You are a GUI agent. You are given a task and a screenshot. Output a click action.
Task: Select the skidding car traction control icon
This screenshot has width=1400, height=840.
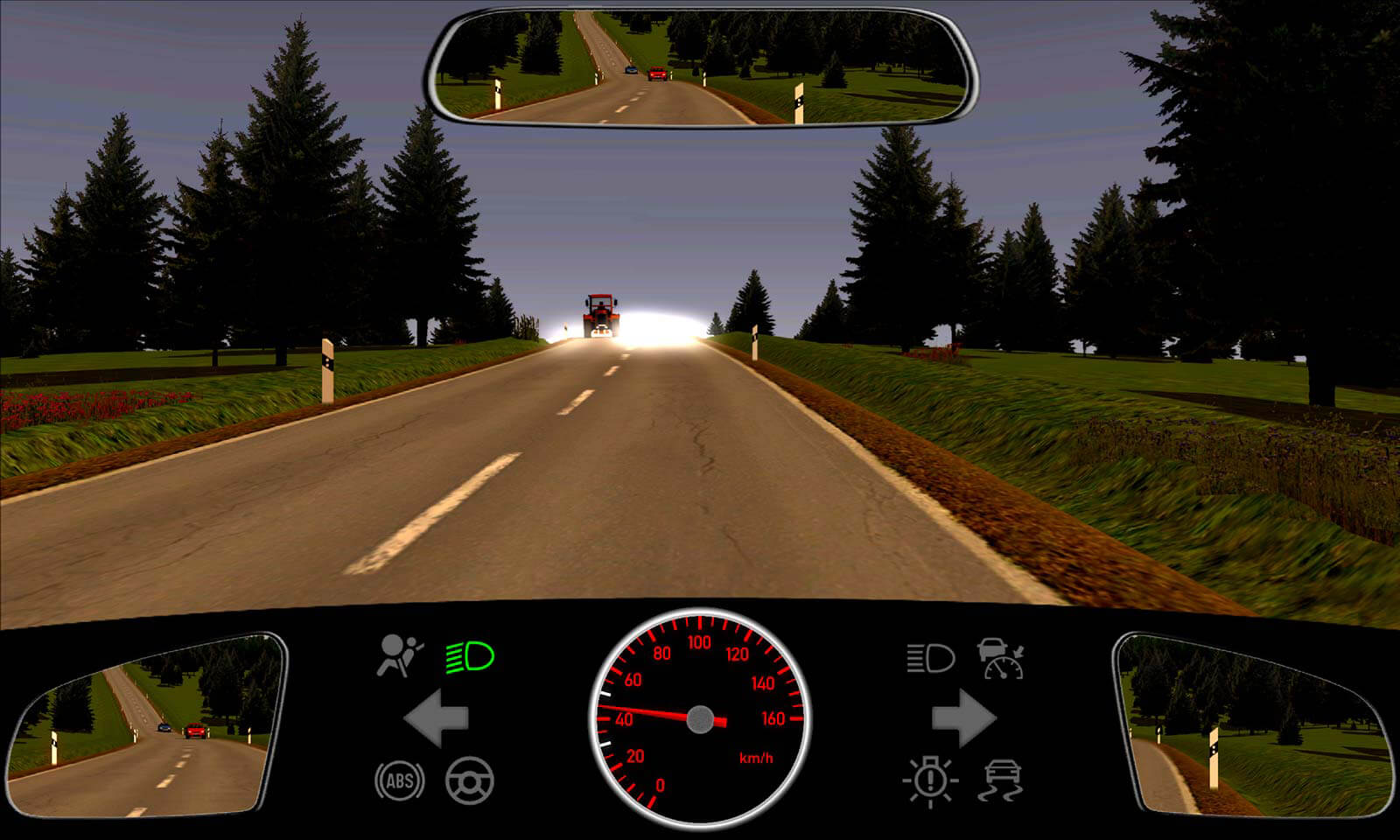1002,780
